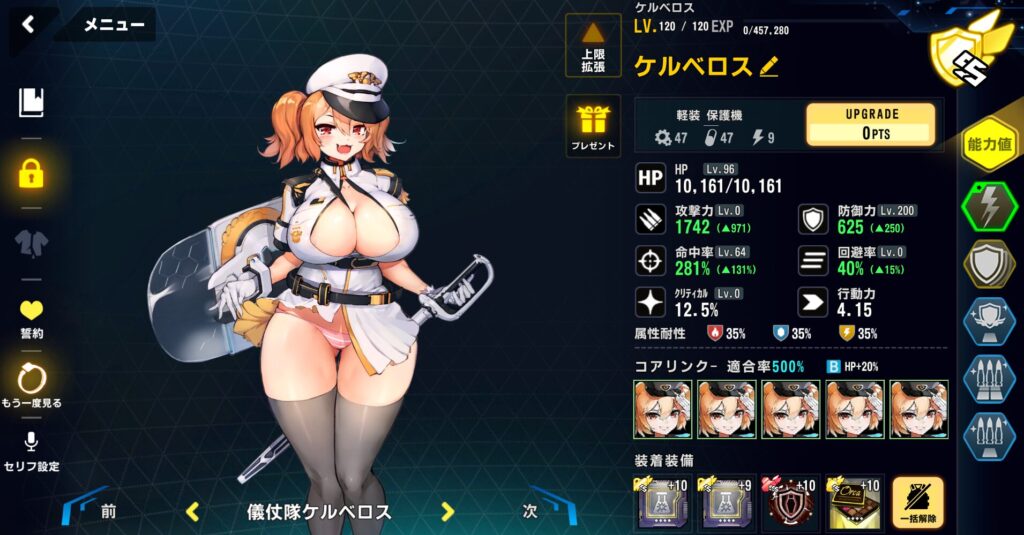Switch to the next skin arrow
Image resolution: width=1024 pixels, height=535 pixels.
pyautogui.click(x=448, y=512)
